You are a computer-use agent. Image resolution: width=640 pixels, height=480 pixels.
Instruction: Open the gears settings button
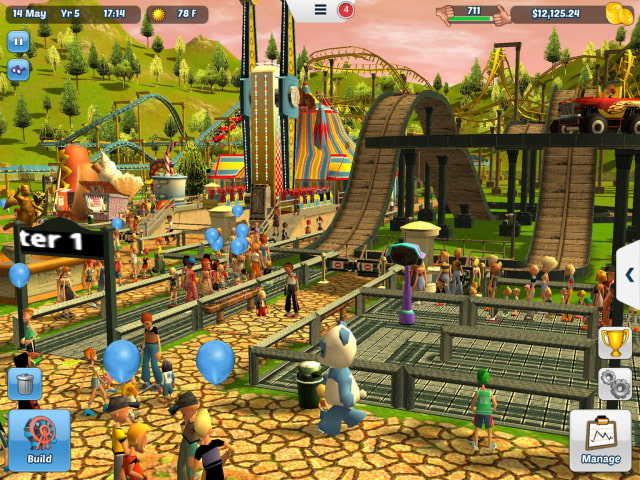point(614,384)
